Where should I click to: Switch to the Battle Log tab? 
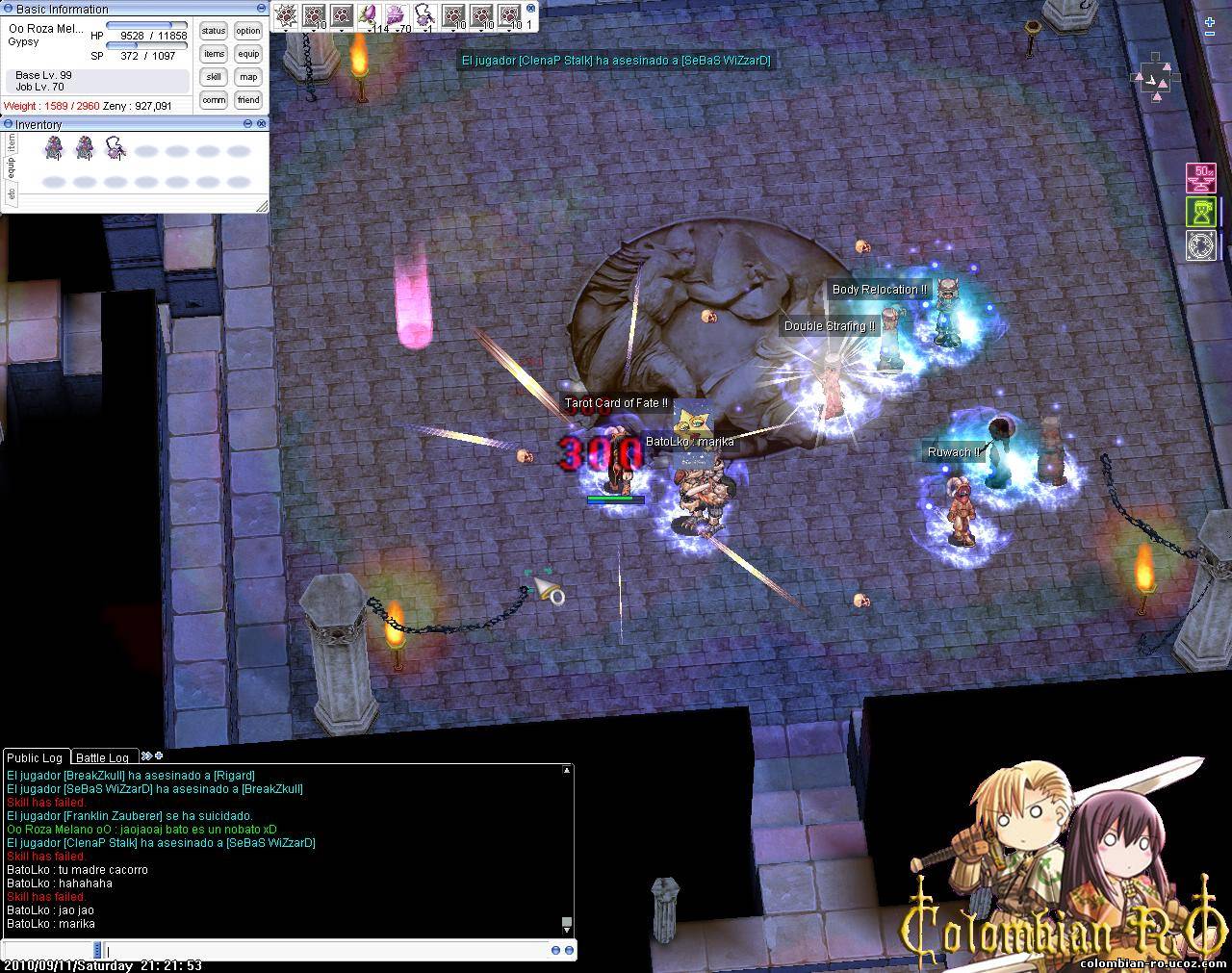point(102,757)
